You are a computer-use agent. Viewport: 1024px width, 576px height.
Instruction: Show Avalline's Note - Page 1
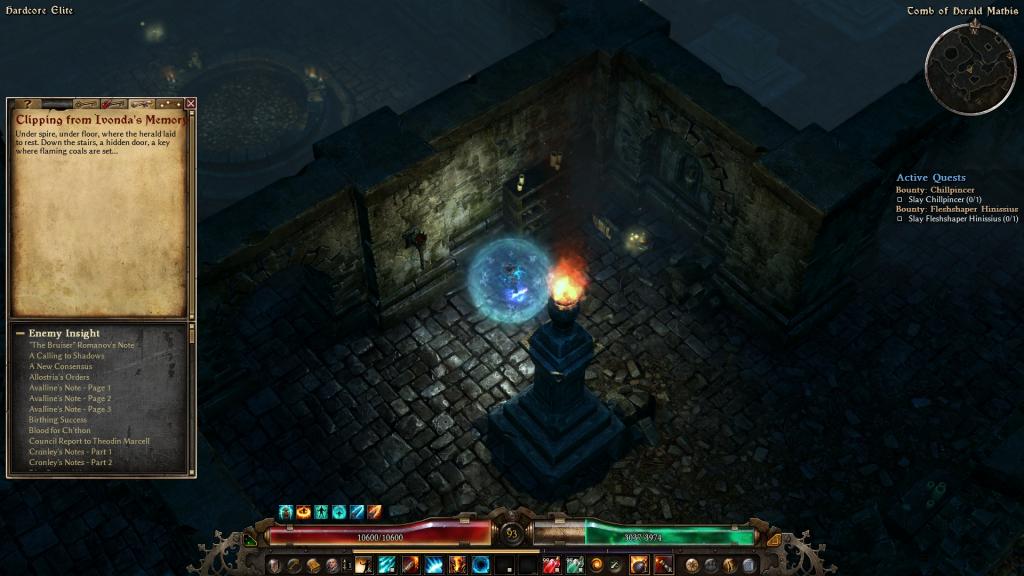(70, 388)
